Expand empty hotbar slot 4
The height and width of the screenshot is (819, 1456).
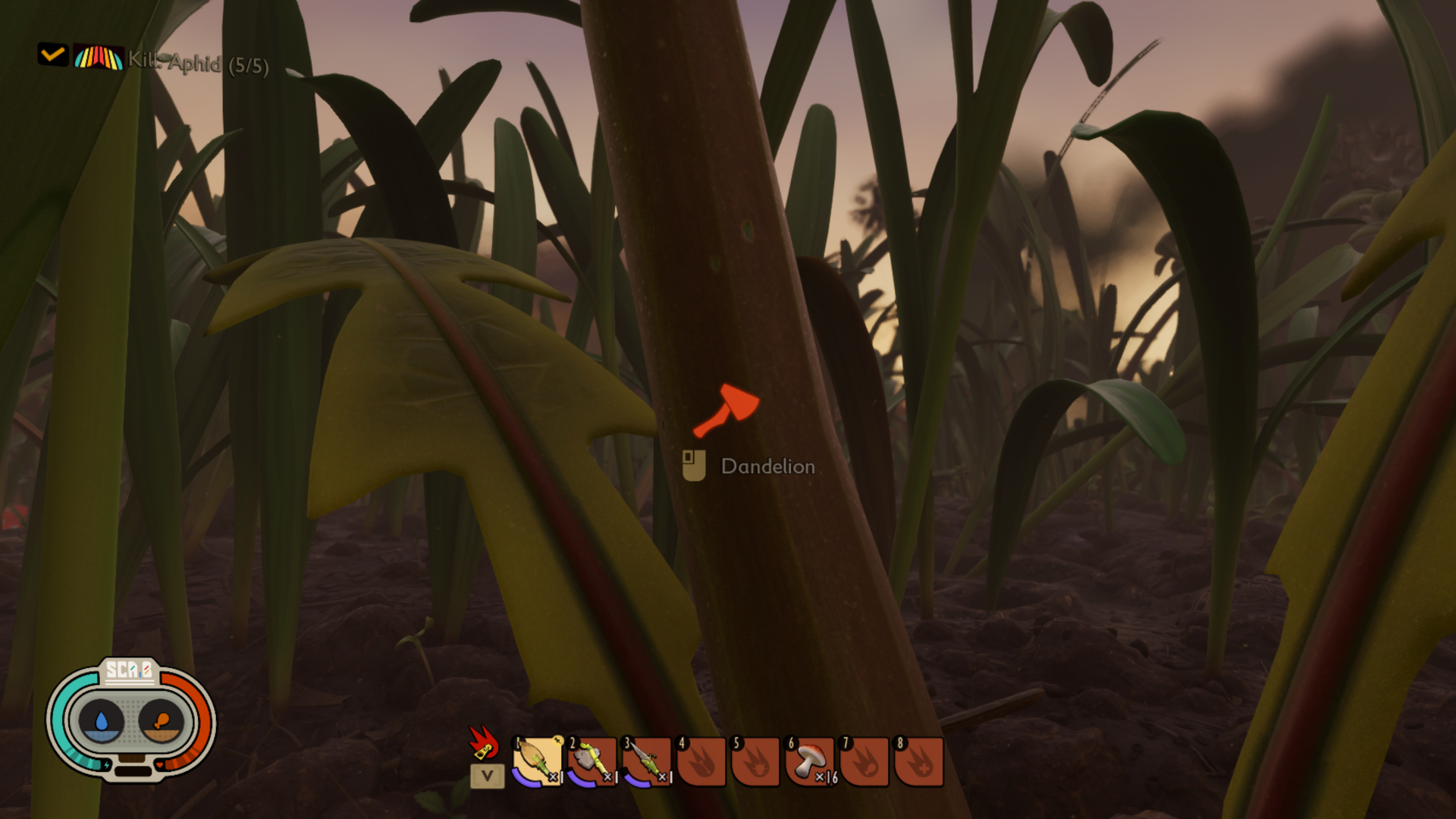[x=700, y=760]
